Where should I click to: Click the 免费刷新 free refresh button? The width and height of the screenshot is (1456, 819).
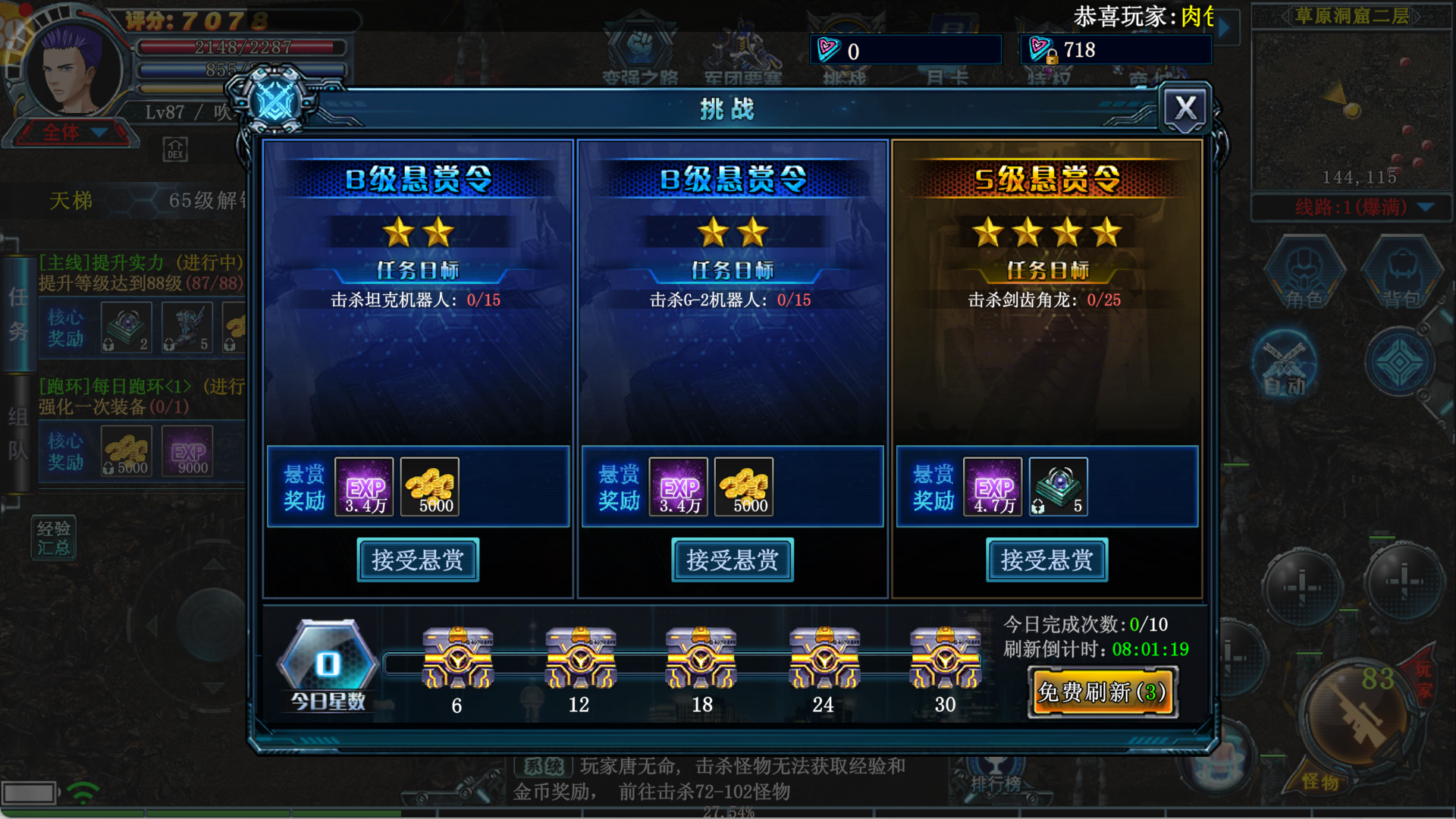tap(1103, 692)
